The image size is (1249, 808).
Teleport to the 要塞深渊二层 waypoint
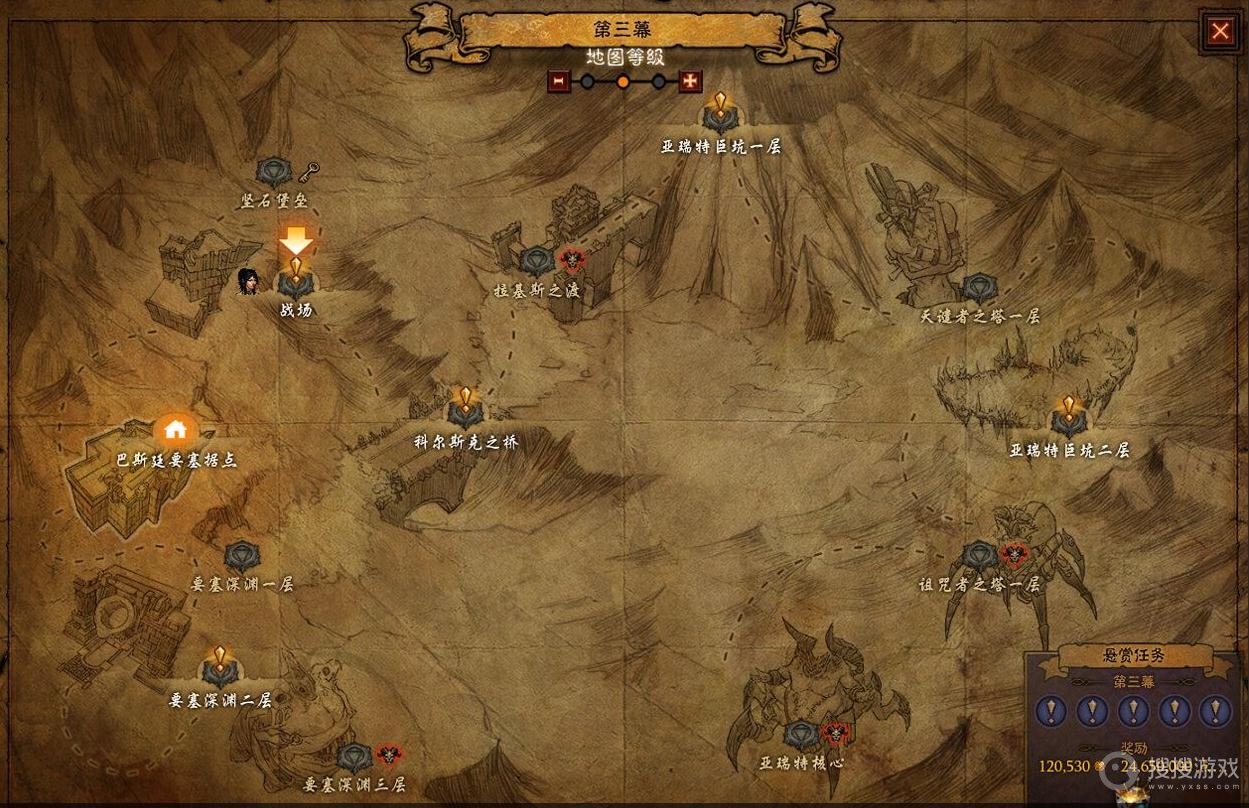[x=220, y=671]
